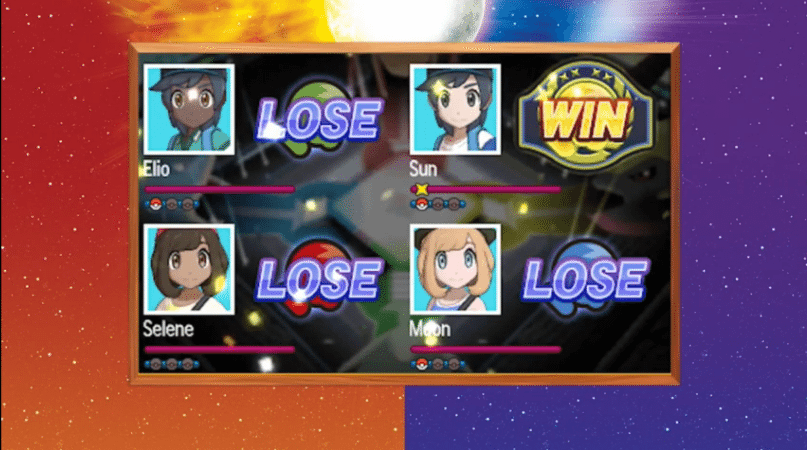The height and width of the screenshot is (450, 807).
Task: Choose Selene's player portrait
Action: point(189,269)
